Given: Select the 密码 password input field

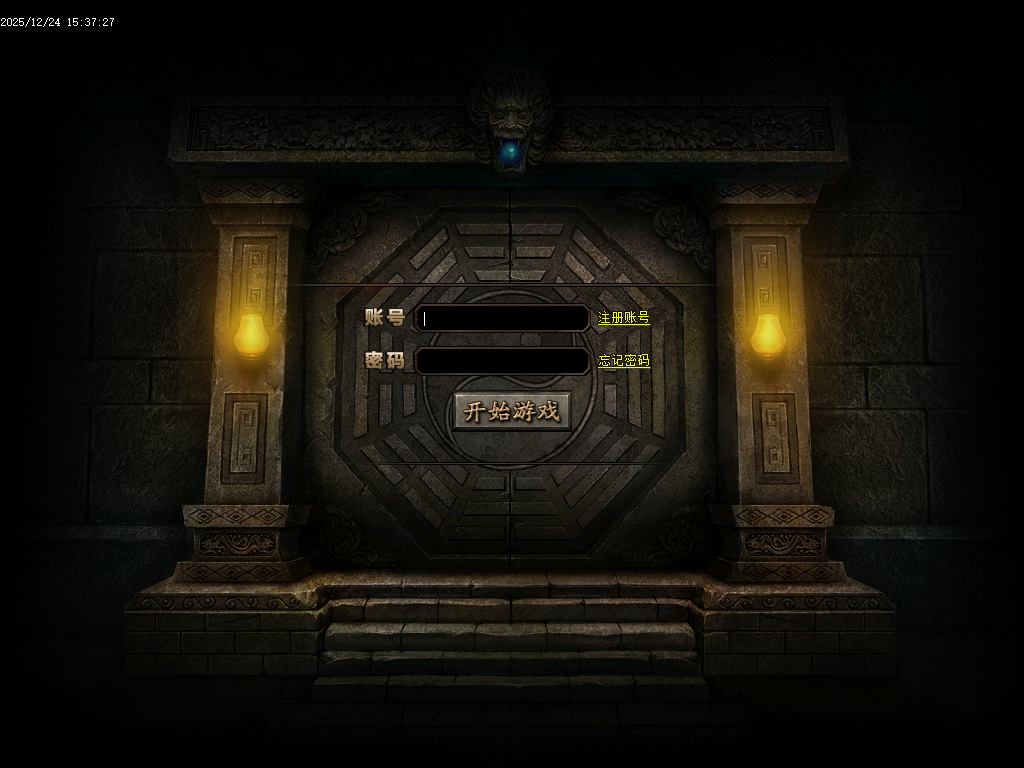Looking at the screenshot, I should 502,361.
